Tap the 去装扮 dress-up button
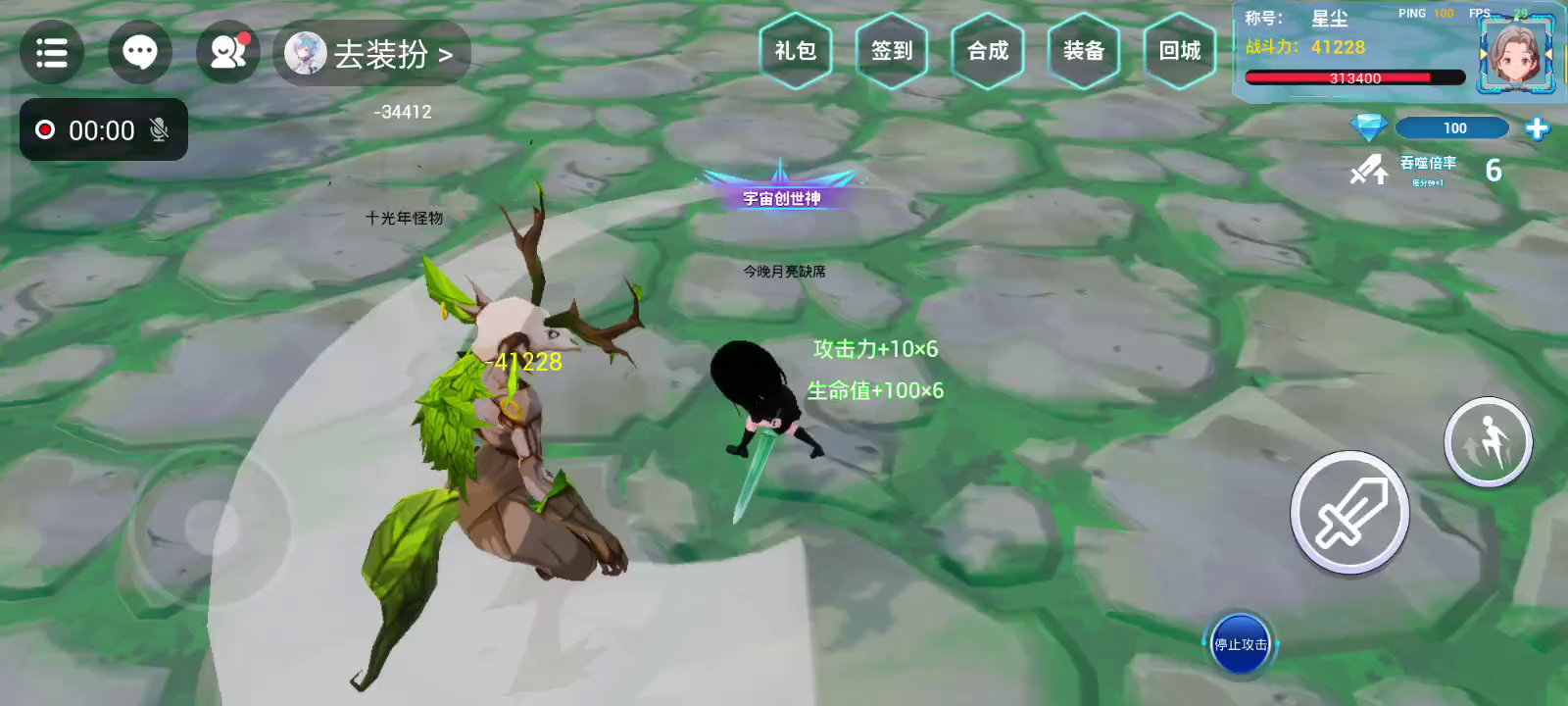Screen dimensions: 1568x706 point(372,54)
